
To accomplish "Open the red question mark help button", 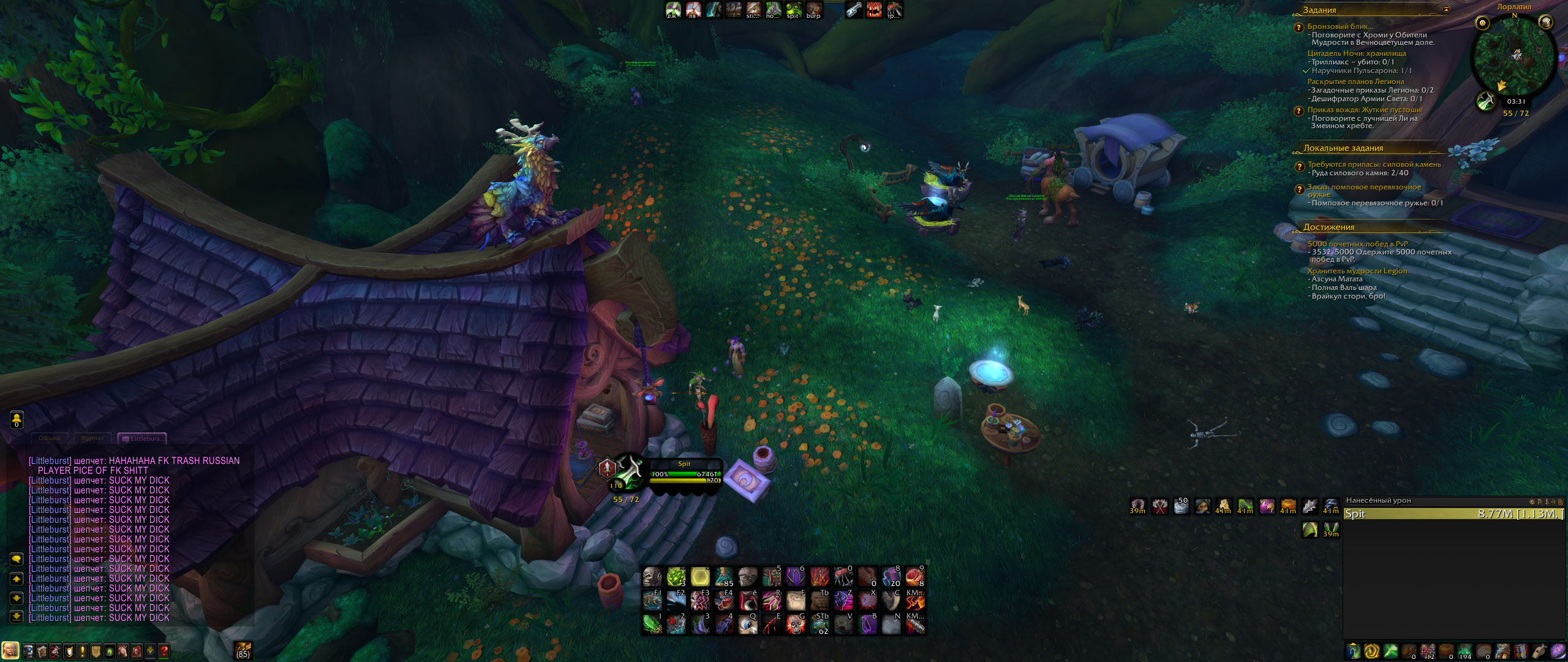I will 164,650.
